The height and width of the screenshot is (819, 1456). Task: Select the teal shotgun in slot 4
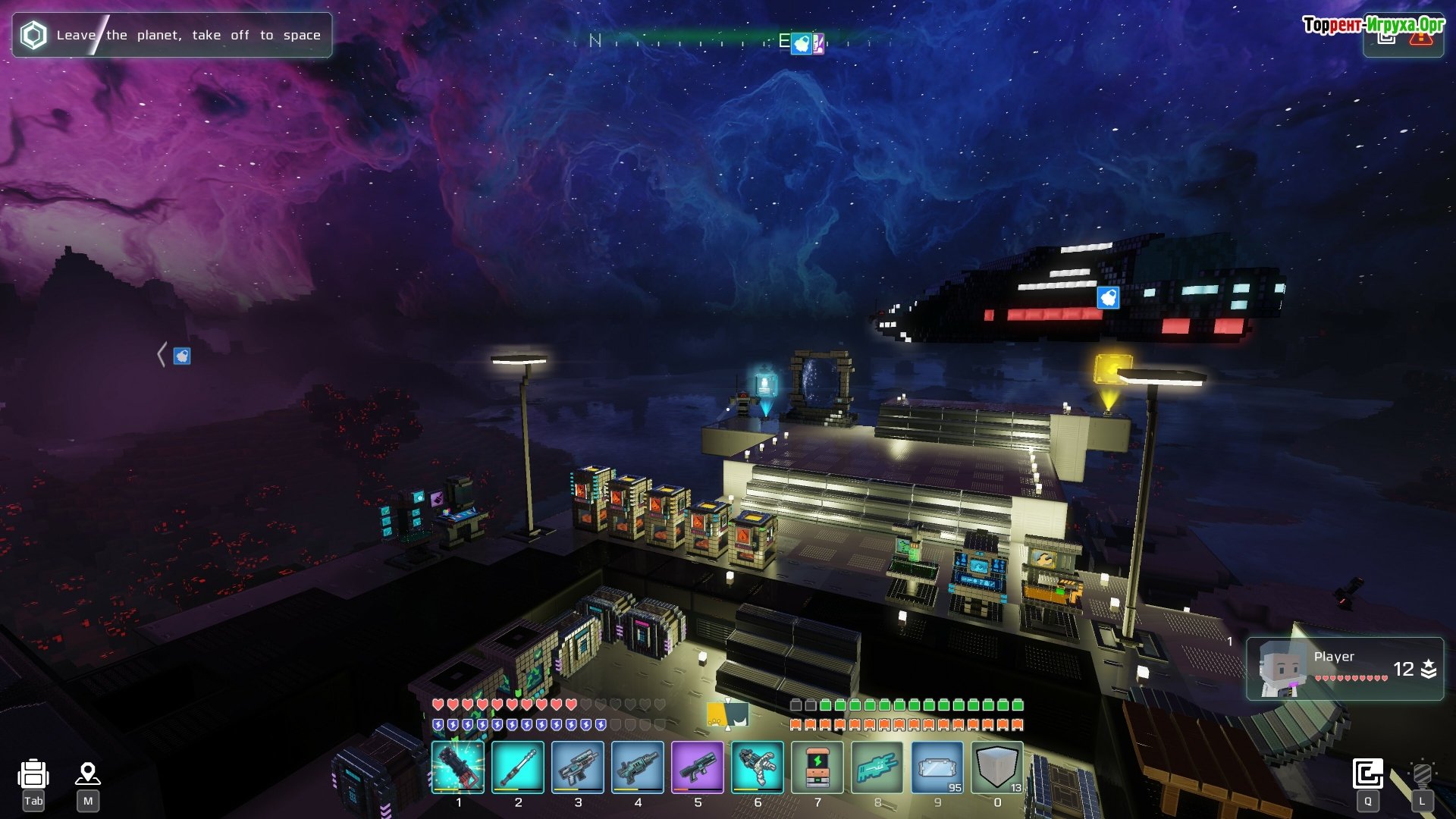[x=637, y=767]
